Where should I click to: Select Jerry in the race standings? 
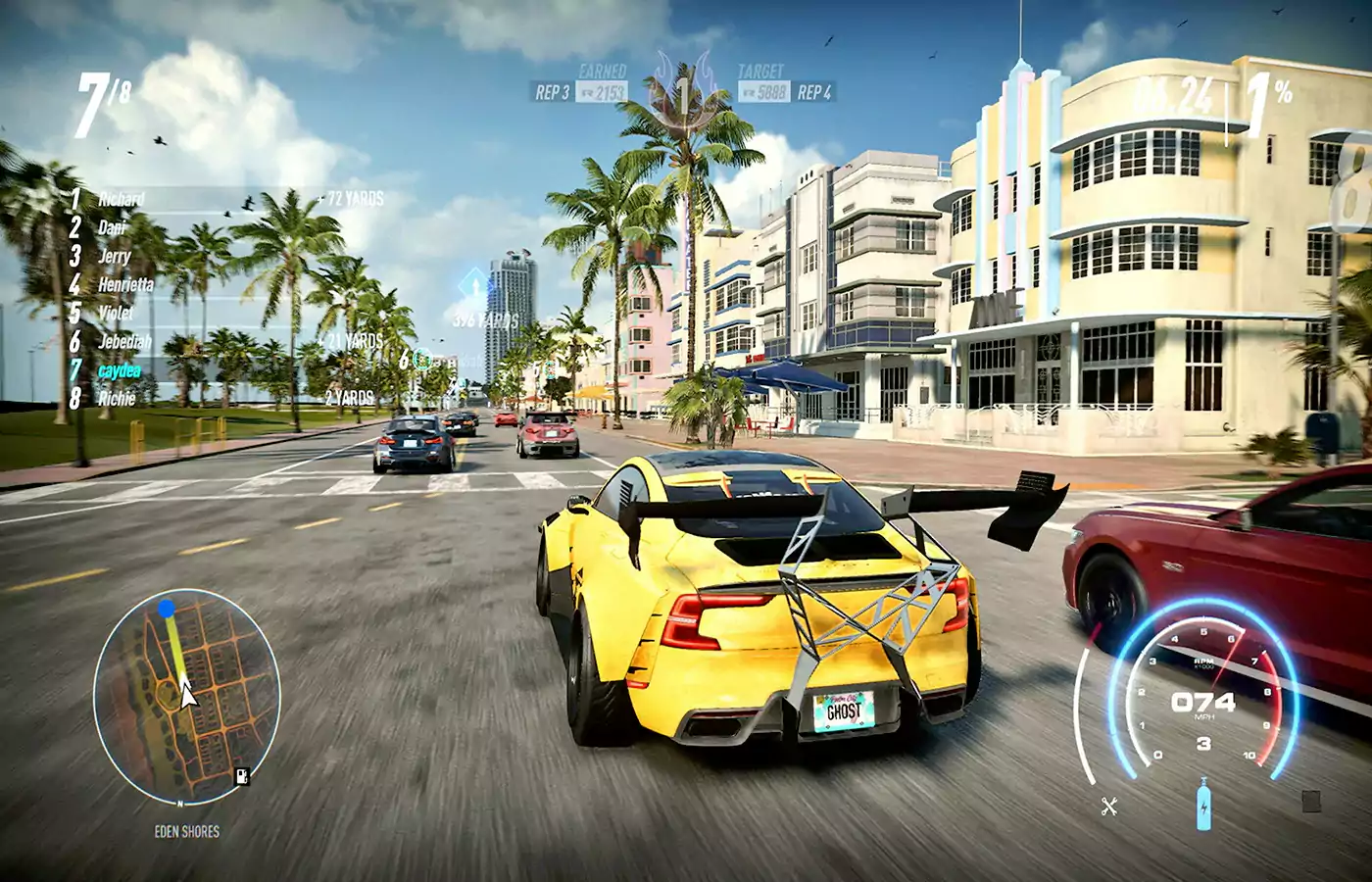pyautogui.click(x=115, y=256)
